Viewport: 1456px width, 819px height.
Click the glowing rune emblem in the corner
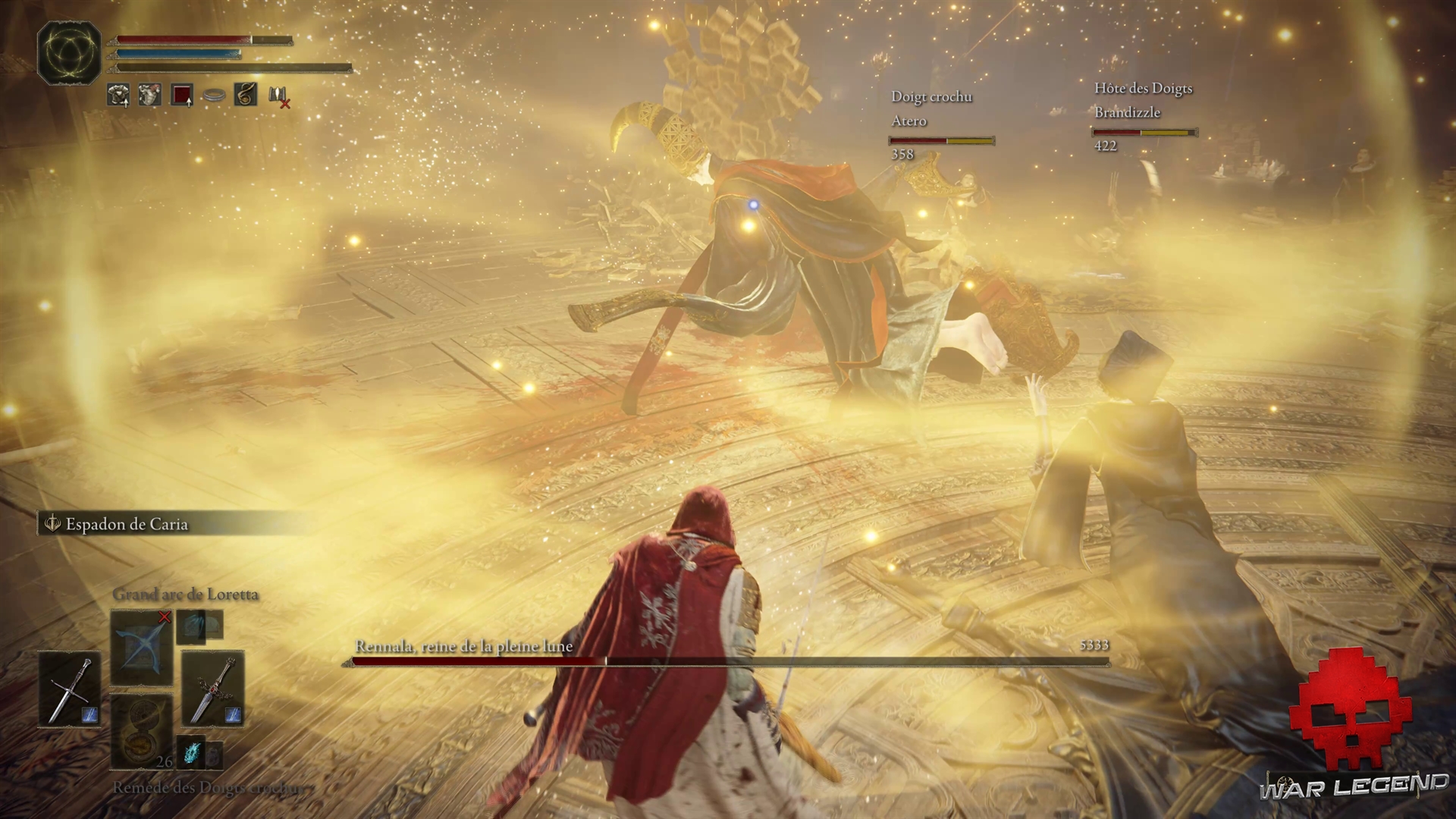pos(69,52)
